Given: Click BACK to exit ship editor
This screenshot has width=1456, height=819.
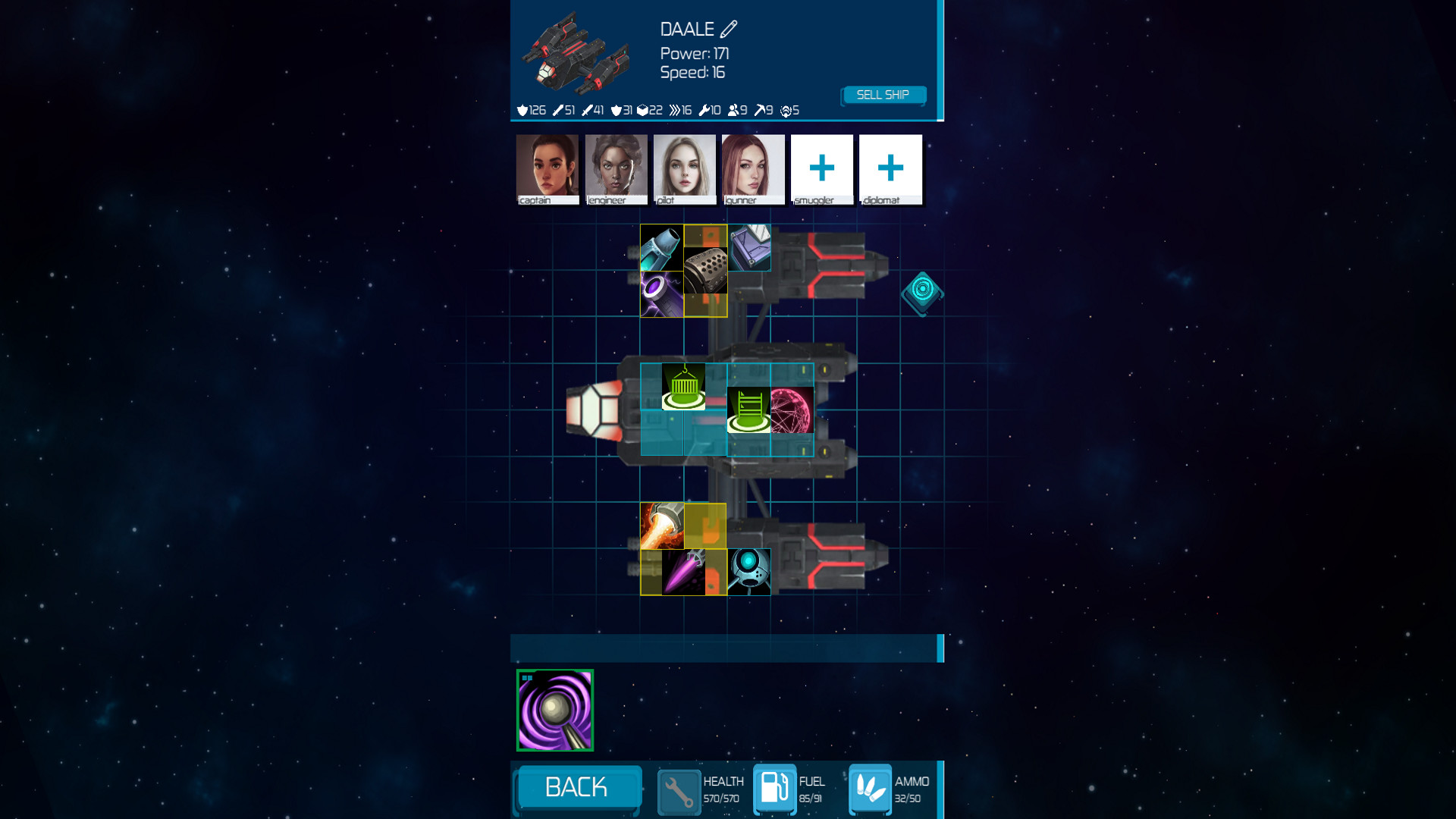Looking at the screenshot, I should coord(577,788).
